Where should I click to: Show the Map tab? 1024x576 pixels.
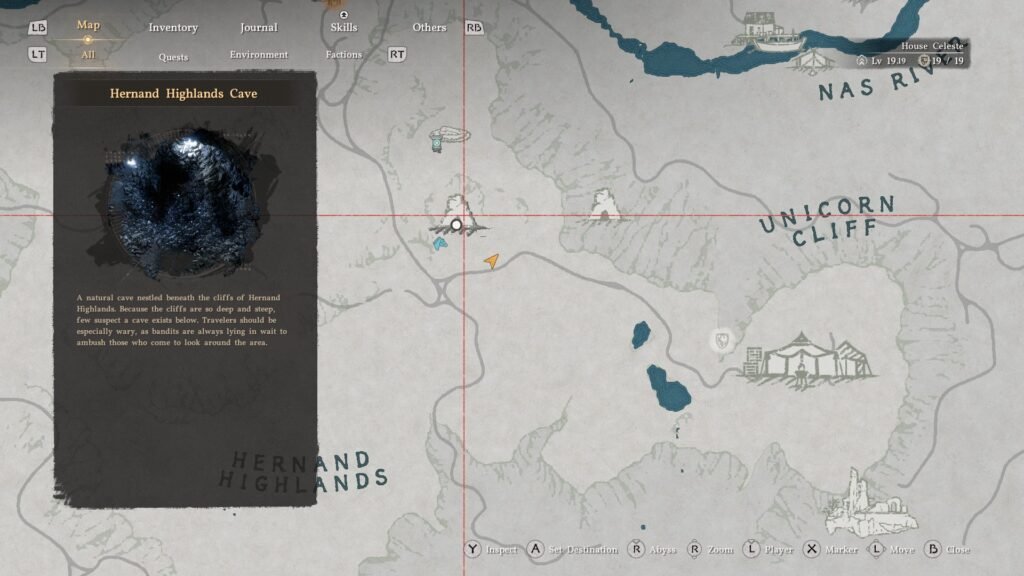(88, 25)
